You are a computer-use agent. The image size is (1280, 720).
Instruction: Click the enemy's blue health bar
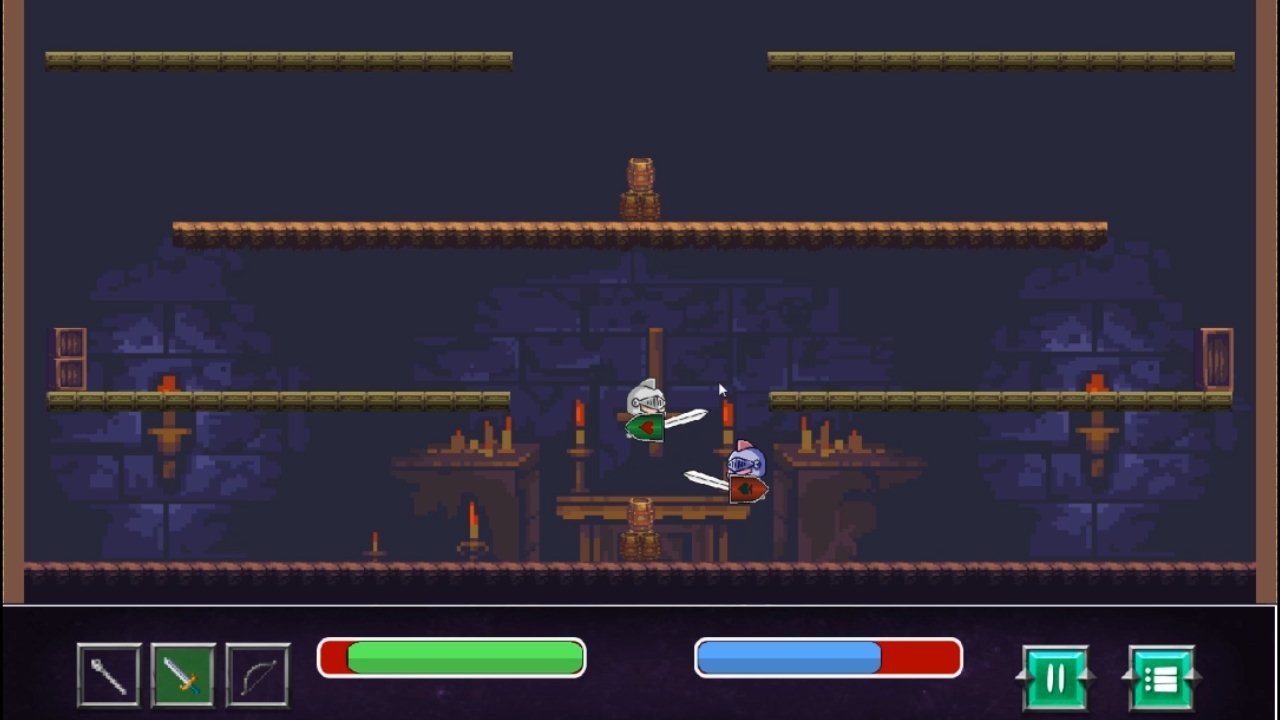790,657
